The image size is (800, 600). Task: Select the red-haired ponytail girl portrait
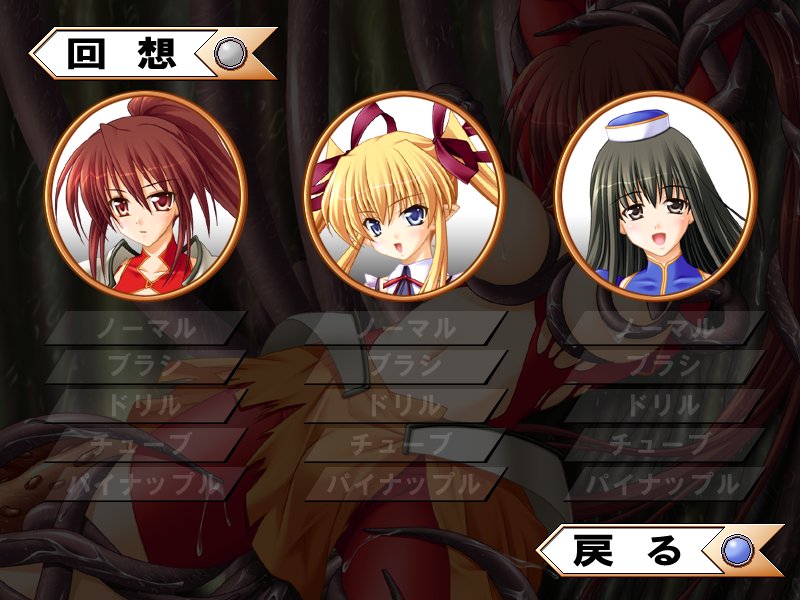tap(146, 201)
